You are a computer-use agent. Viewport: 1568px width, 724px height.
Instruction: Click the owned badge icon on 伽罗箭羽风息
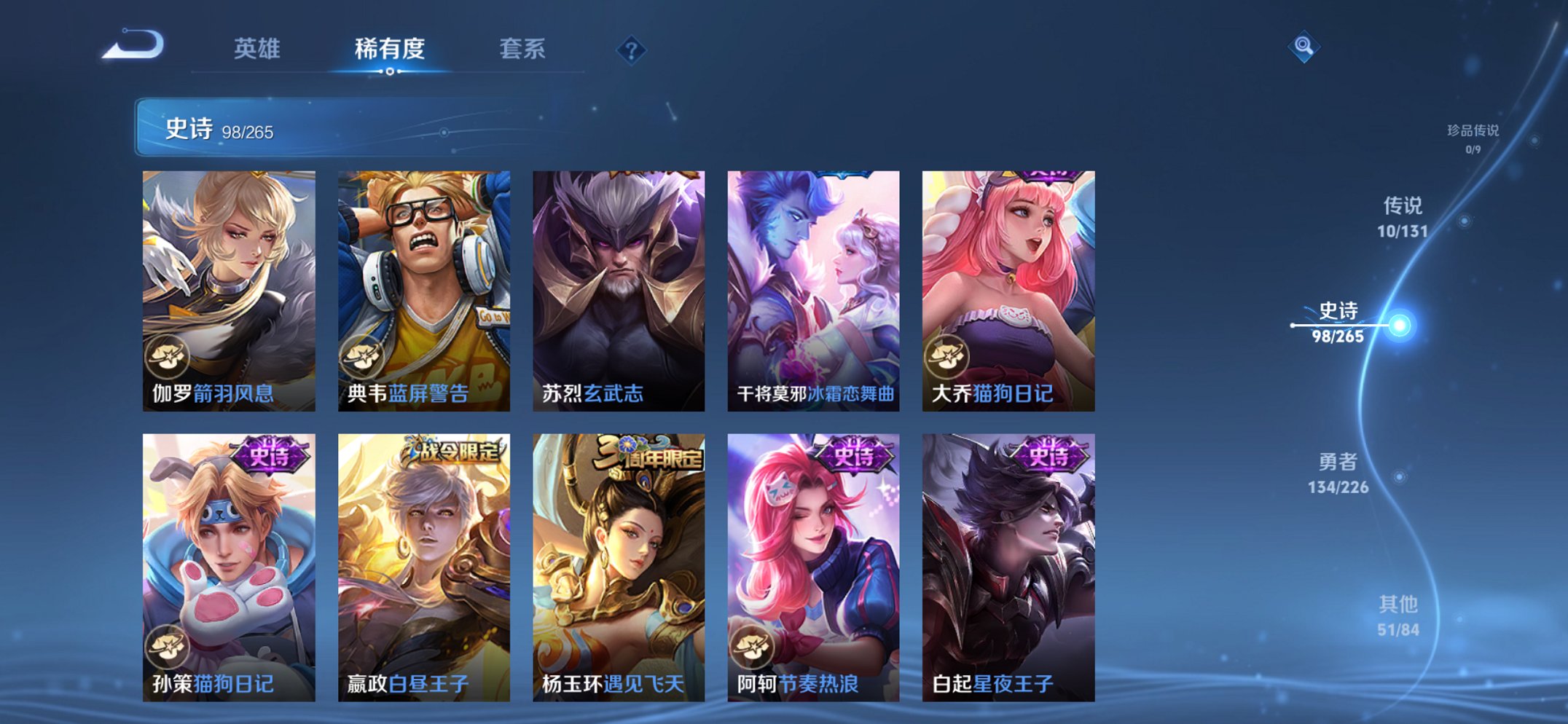pyautogui.click(x=169, y=358)
